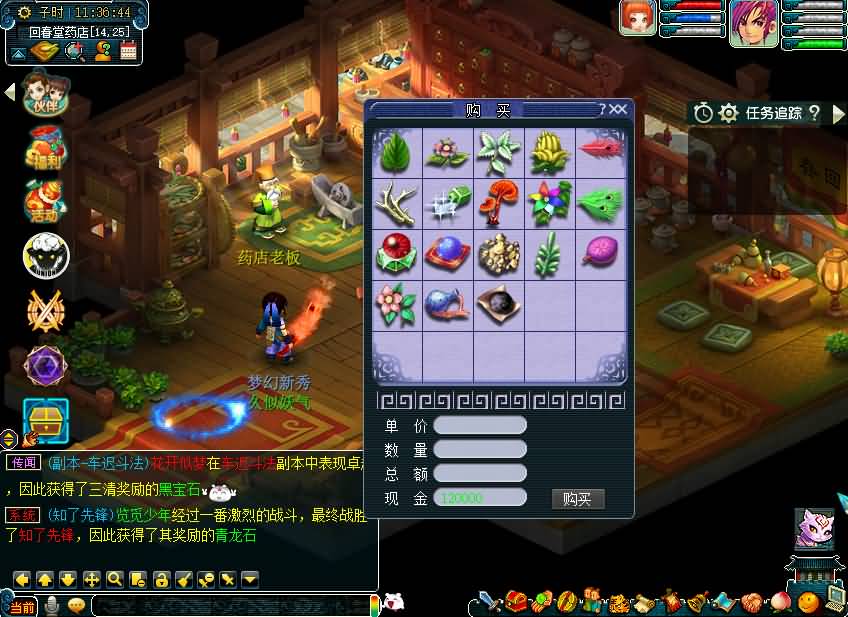This screenshot has width=848, height=617.
Task: Select the green leaf herb item
Action: [x=397, y=152]
